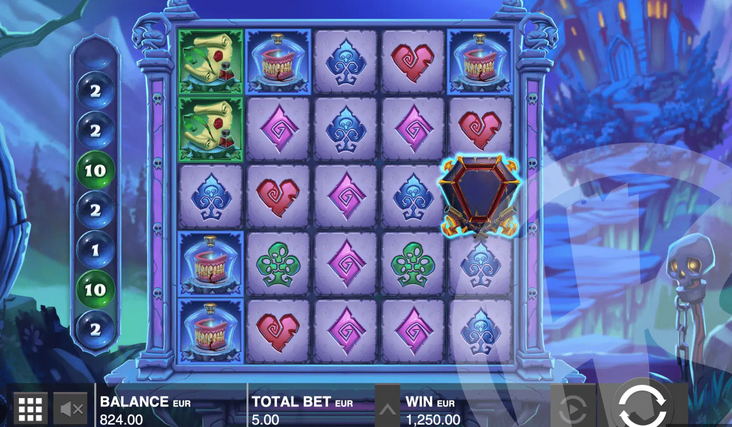Click the large spin button
Screen dimensions: 732x427
641,406
